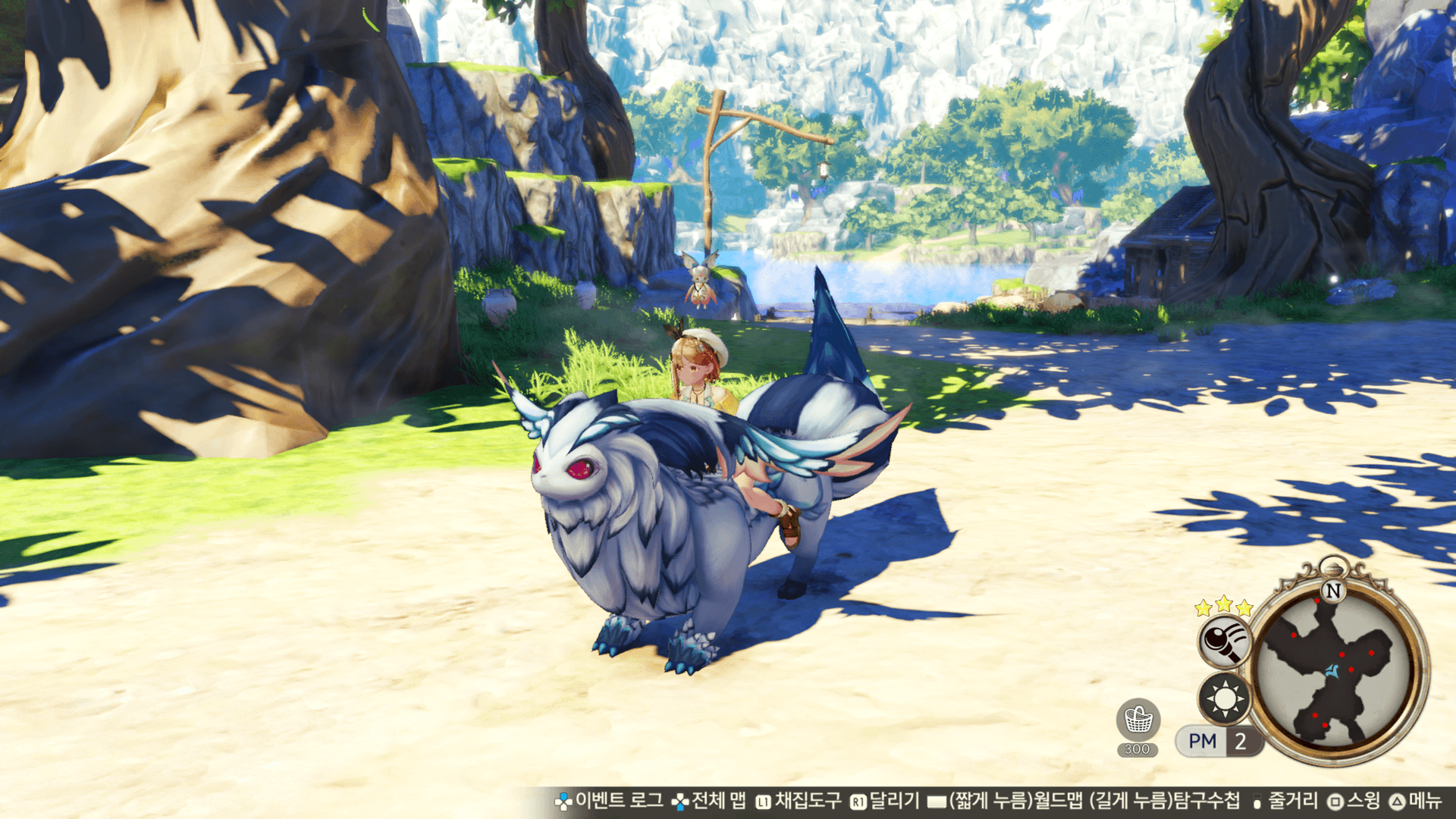The height and width of the screenshot is (819, 1456).
Task: Click the N compass marker on minimap
Action: coord(1332,591)
